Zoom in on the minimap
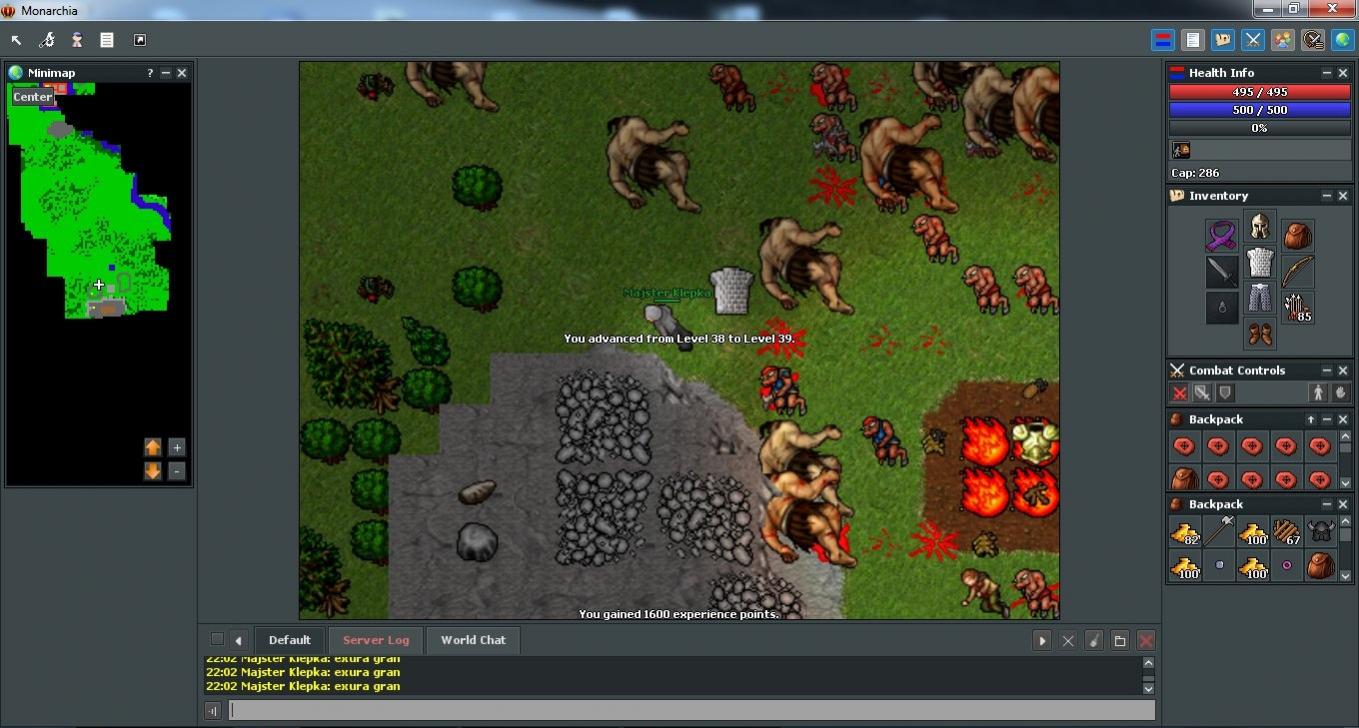Viewport: 1359px width, 728px height. 177,447
